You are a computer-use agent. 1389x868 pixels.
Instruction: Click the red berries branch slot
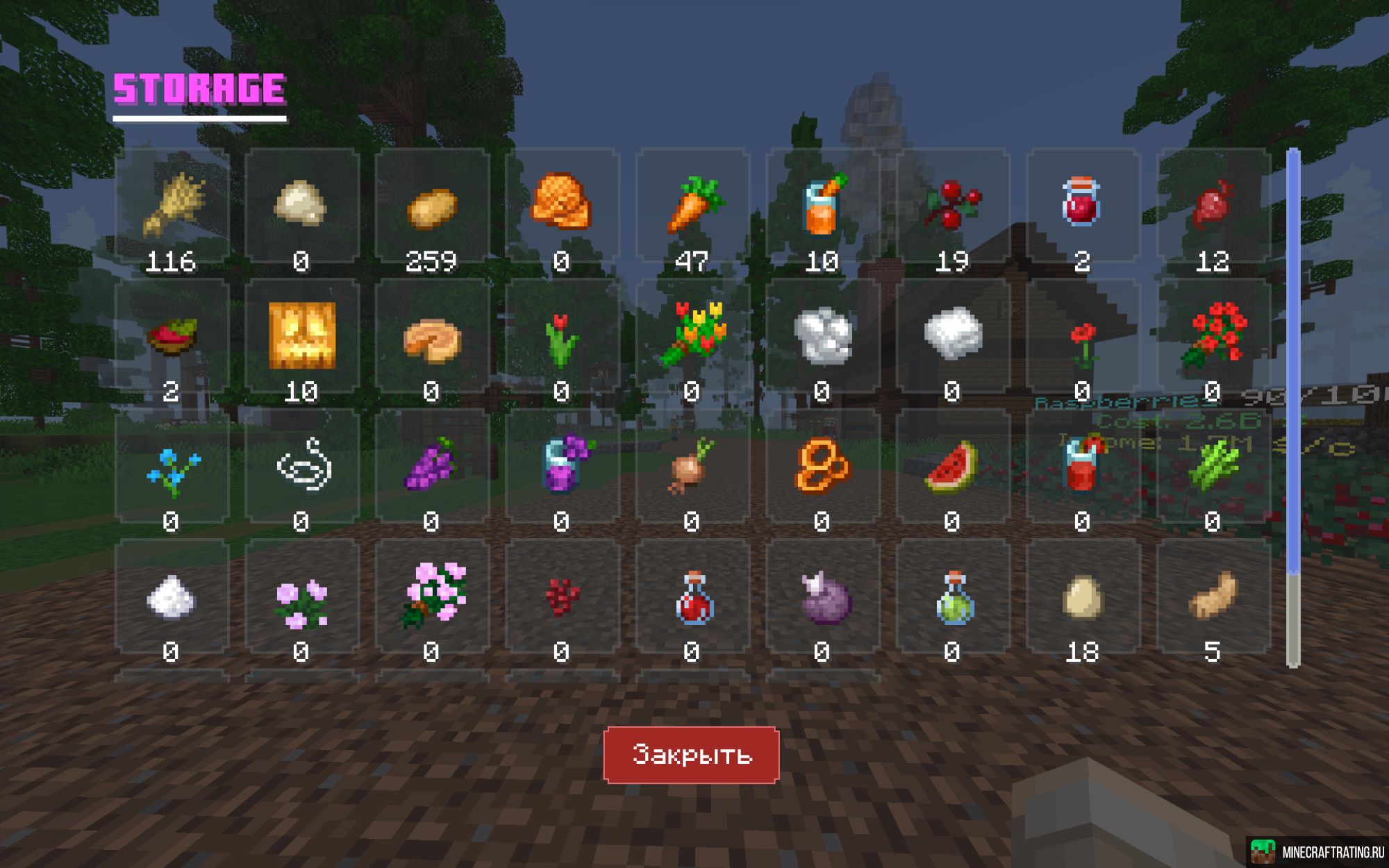(953, 206)
